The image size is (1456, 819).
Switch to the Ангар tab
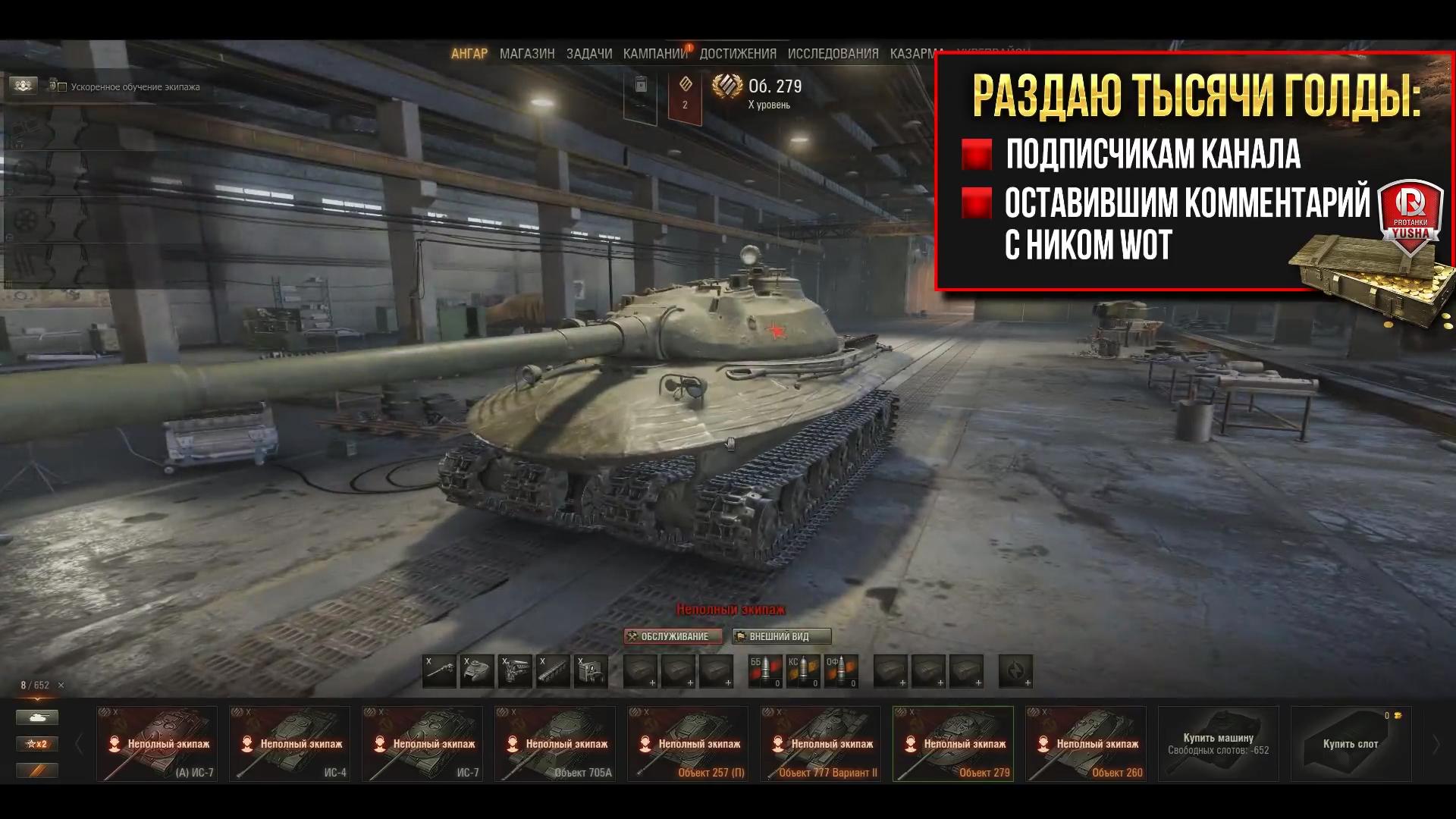pyautogui.click(x=469, y=54)
